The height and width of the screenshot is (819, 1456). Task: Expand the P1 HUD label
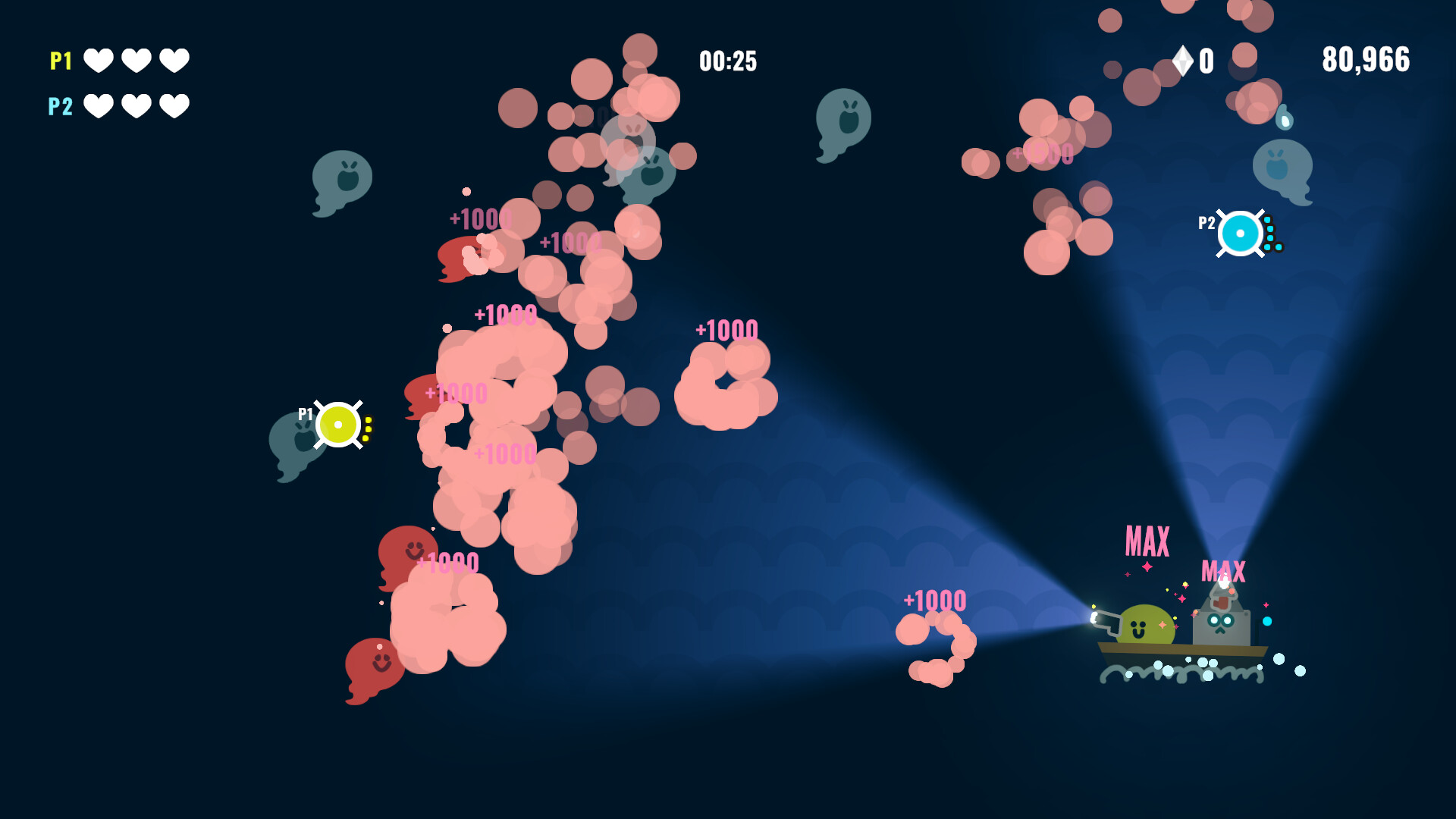click(x=59, y=62)
